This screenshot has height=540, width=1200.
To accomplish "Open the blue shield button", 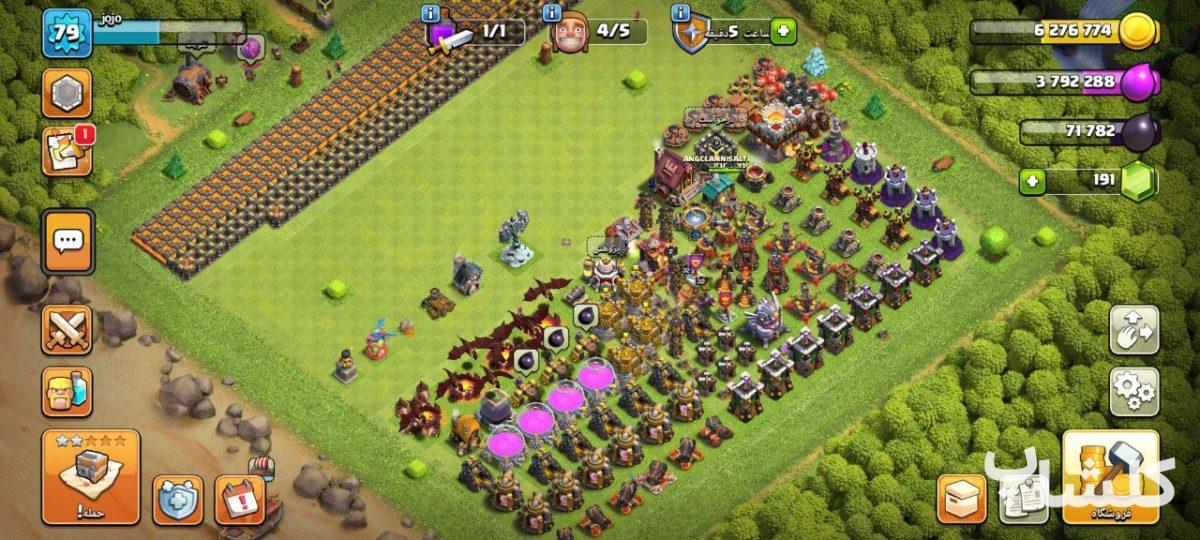I will [x=178, y=499].
